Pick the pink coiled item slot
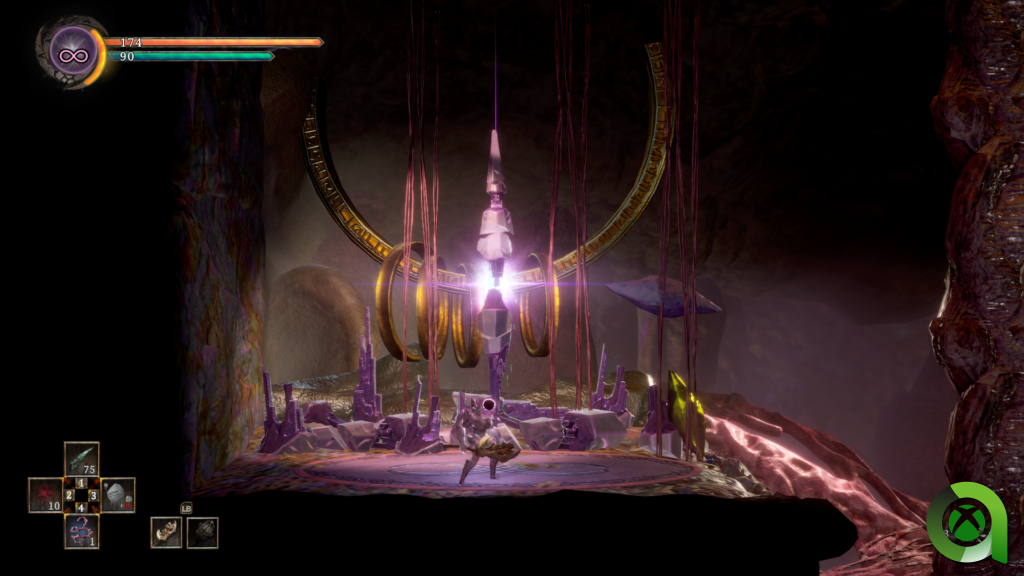 pos(81,531)
